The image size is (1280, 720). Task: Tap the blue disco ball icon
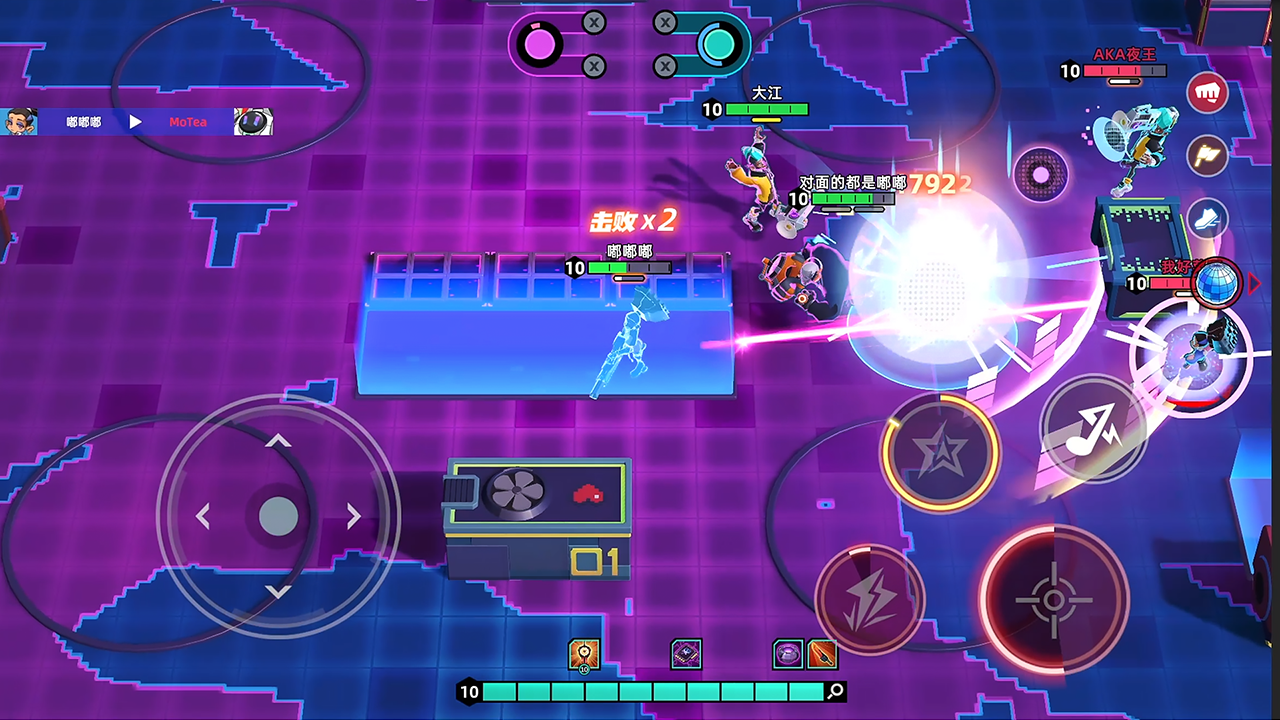tap(1215, 283)
